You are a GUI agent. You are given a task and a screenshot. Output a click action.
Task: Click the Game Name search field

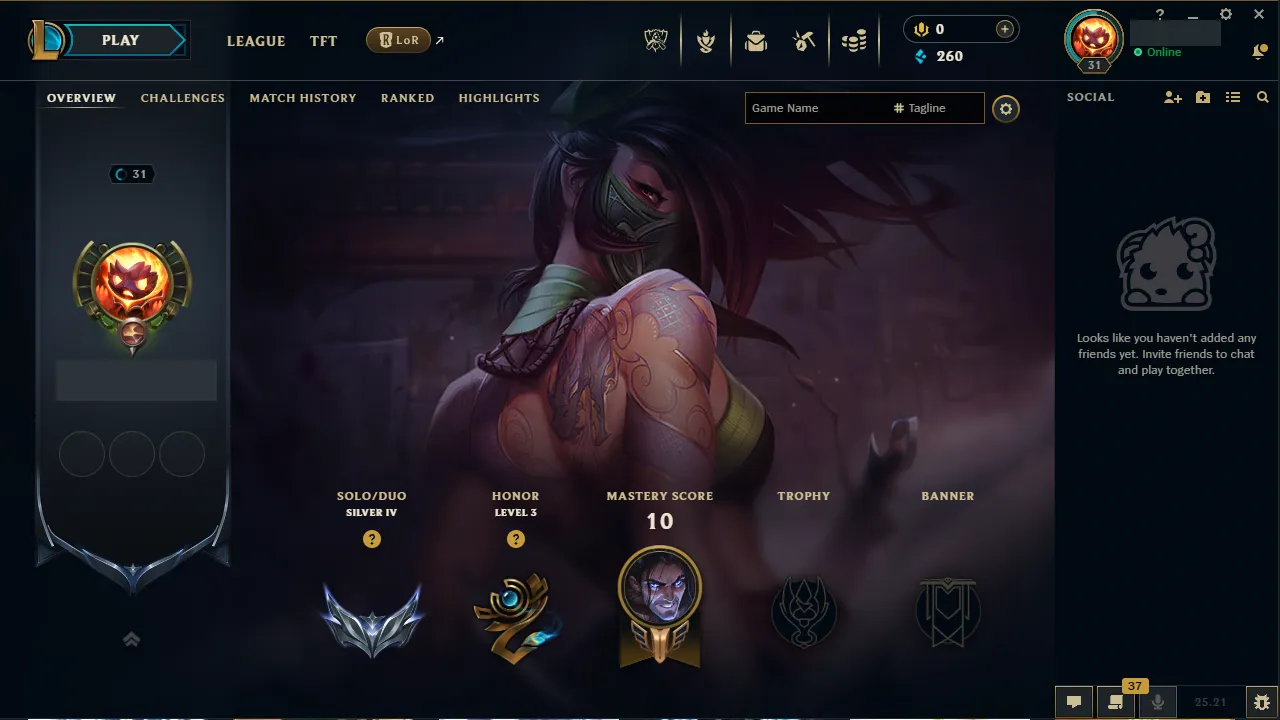[820, 108]
